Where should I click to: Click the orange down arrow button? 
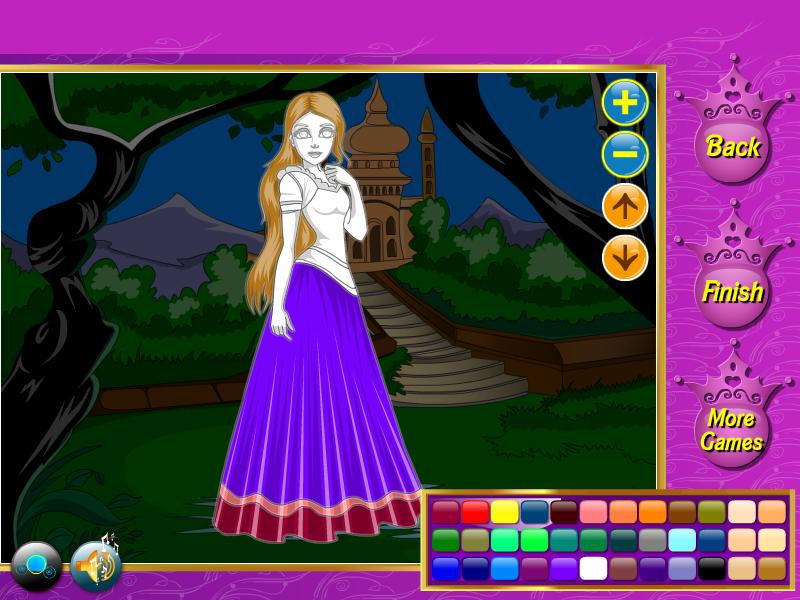click(625, 259)
